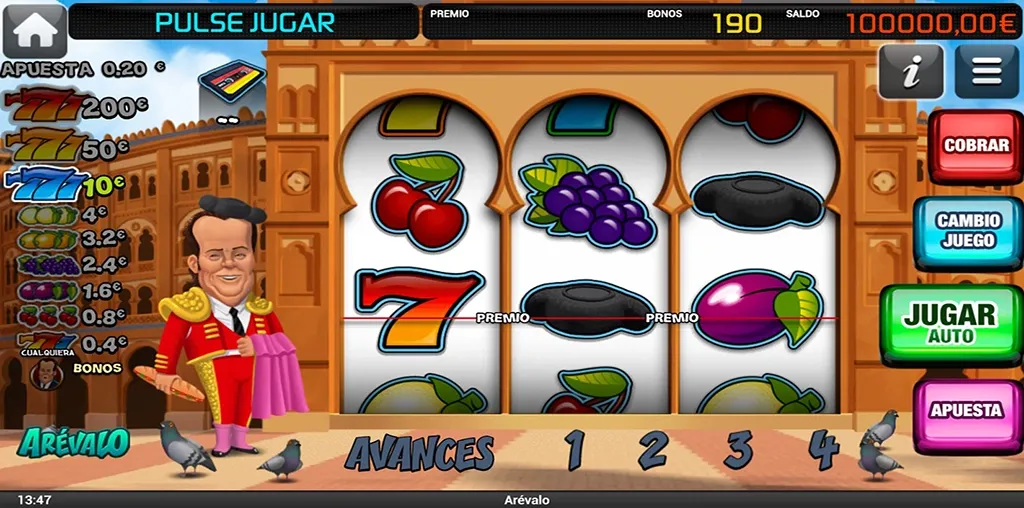The width and height of the screenshot is (1024, 508).
Task: Select advance number 3
Action: (x=738, y=451)
